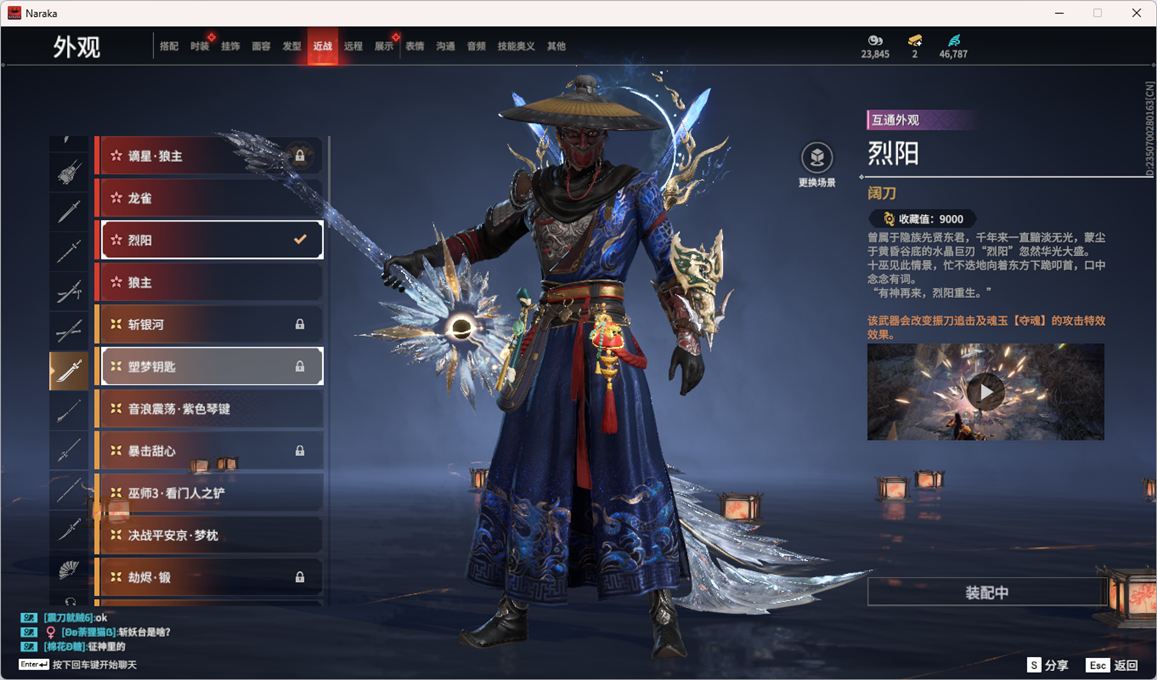The height and width of the screenshot is (680, 1157).
Task: Play the 烈阳 skin preview video
Action: click(985, 392)
